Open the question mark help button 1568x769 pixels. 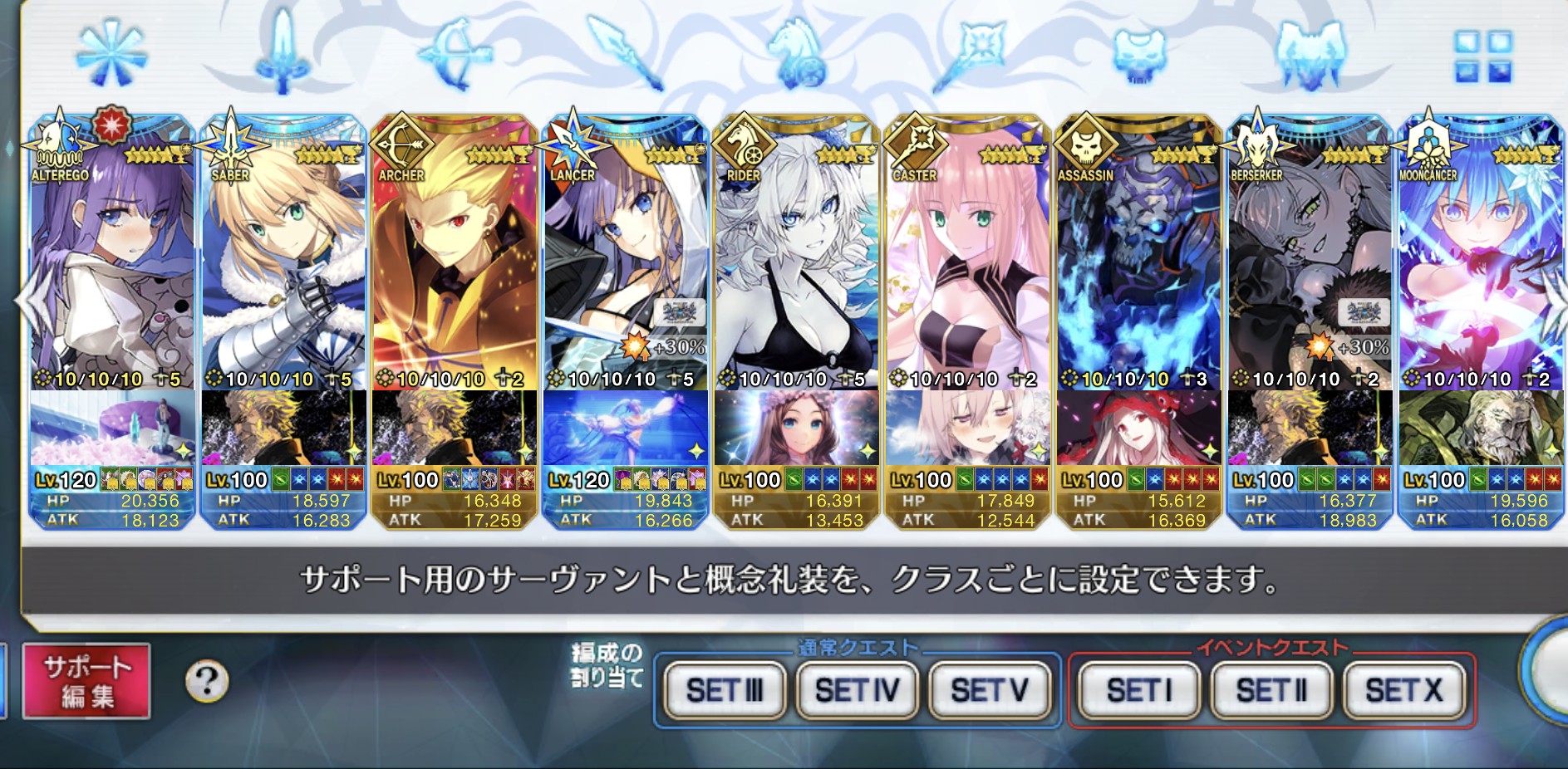[207, 682]
